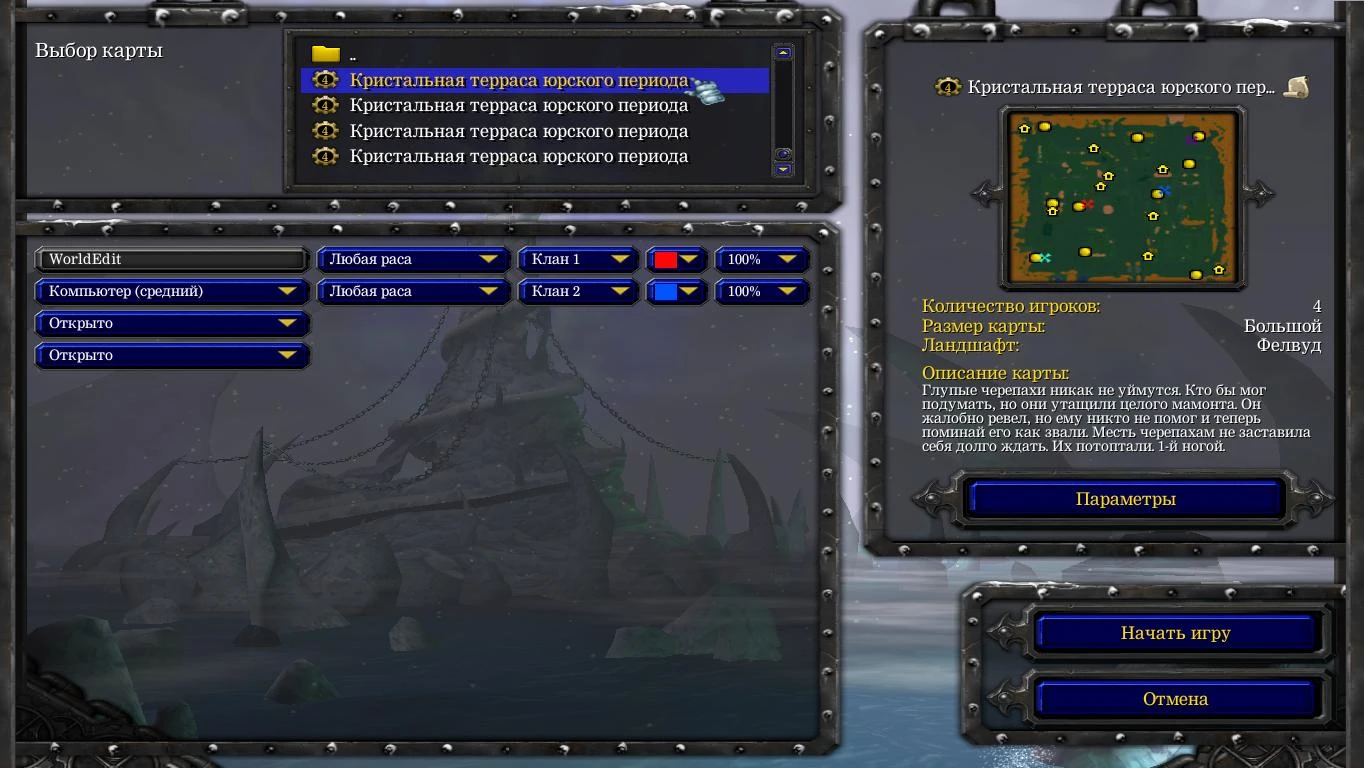Click a yellow gold mine icon on the minimap
This screenshot has width=1364, height=768.
(x=1047, y=128)
